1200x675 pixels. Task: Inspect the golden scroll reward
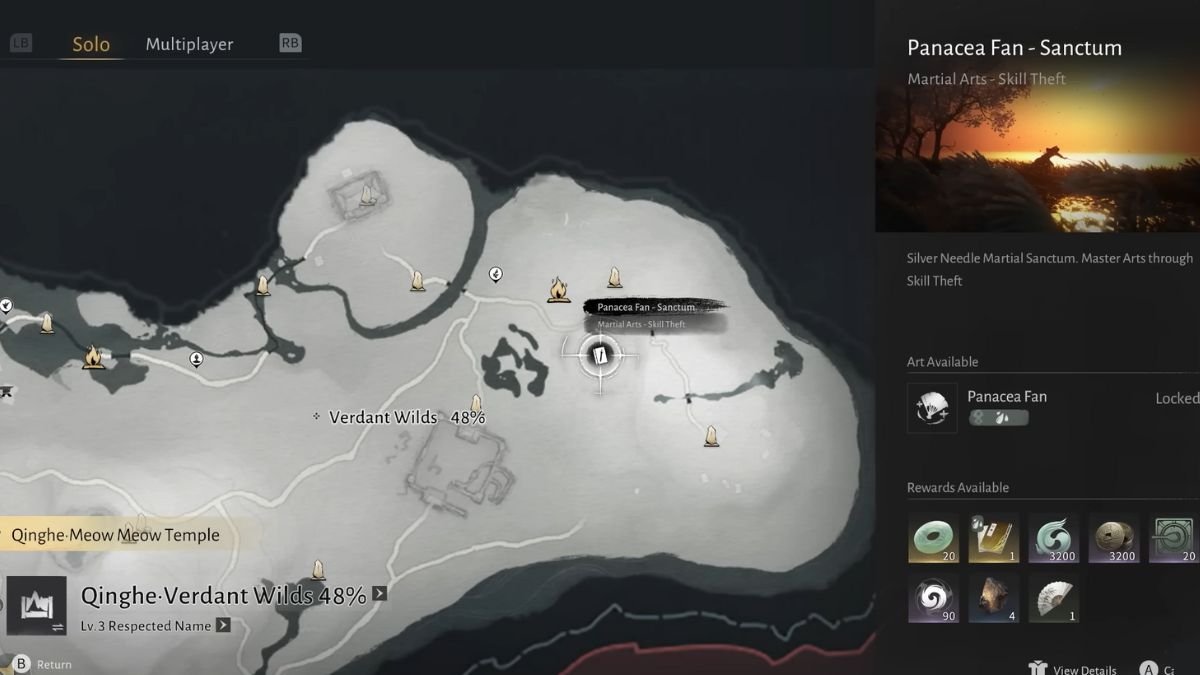coord(993,538)
